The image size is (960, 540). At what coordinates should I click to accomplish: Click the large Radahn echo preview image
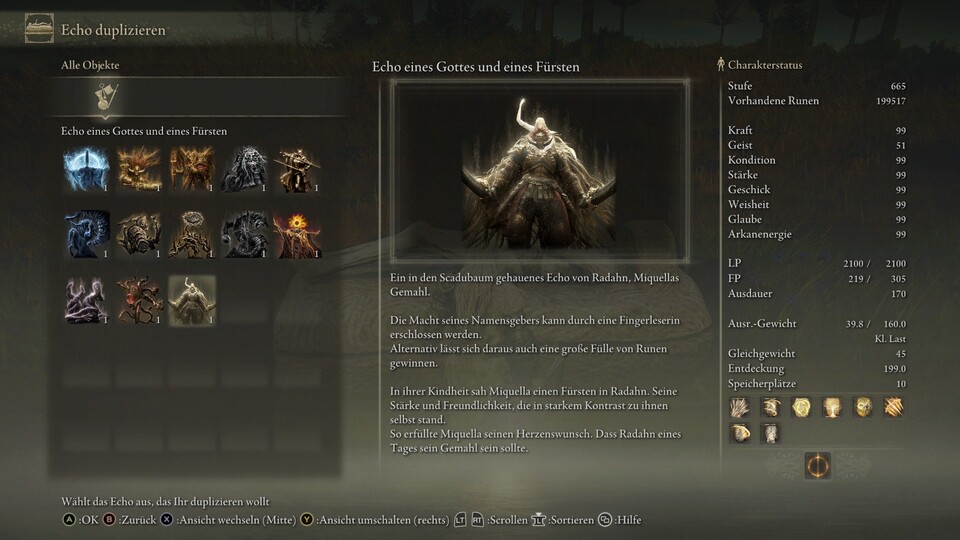539,172
